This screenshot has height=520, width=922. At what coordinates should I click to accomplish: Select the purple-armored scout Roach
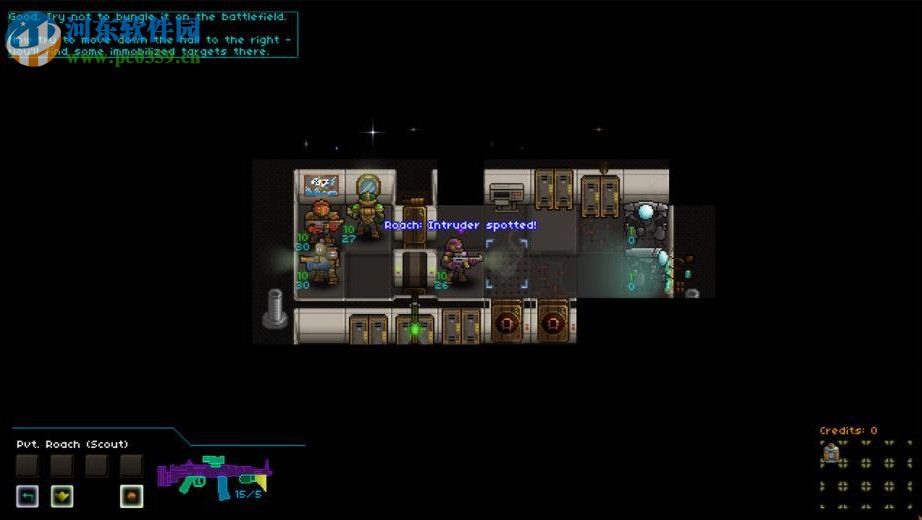pyautogui.click(x=459, y=261)
